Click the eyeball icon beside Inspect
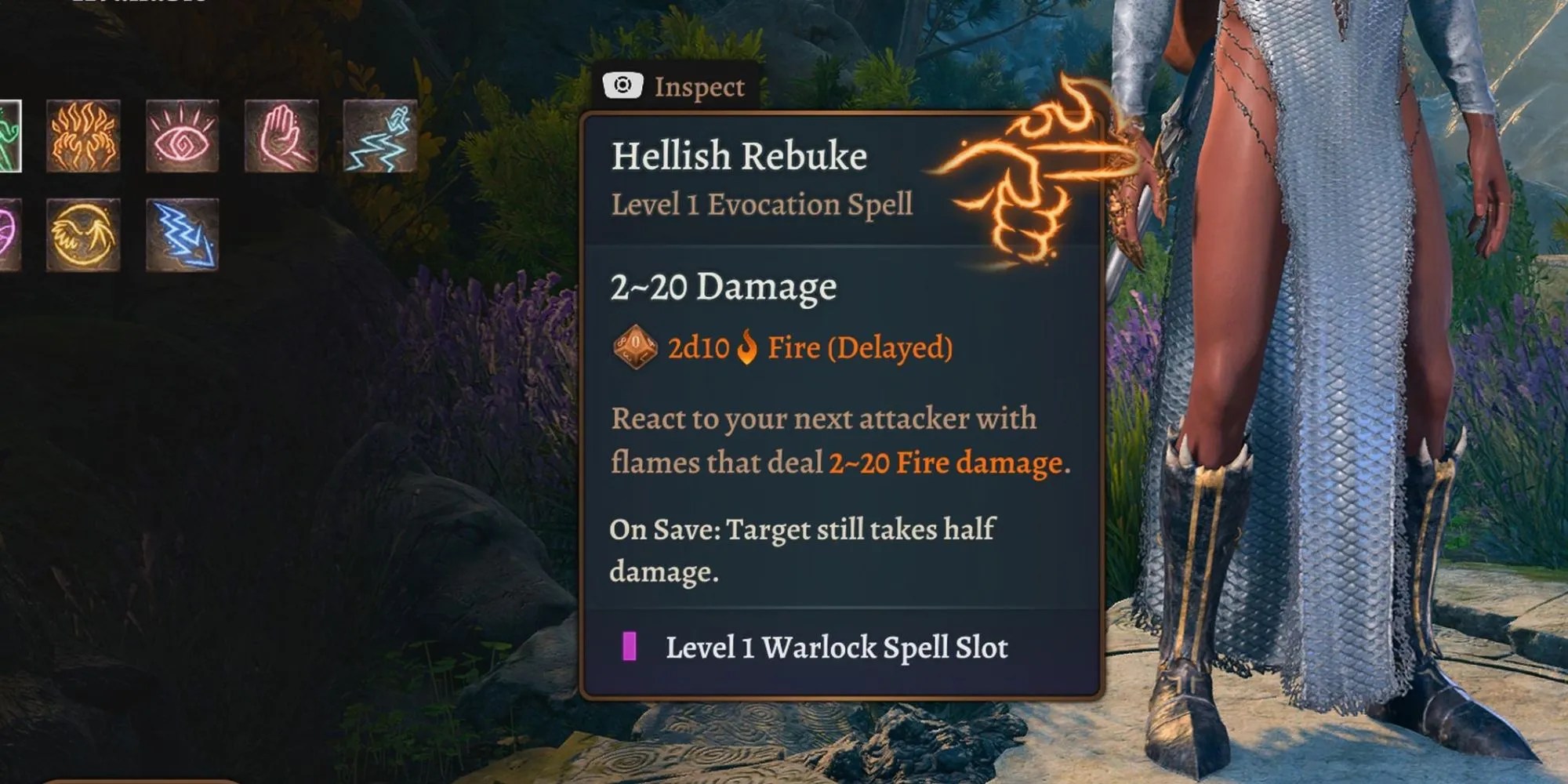1568x784 pixels. (x=623, y=86)
